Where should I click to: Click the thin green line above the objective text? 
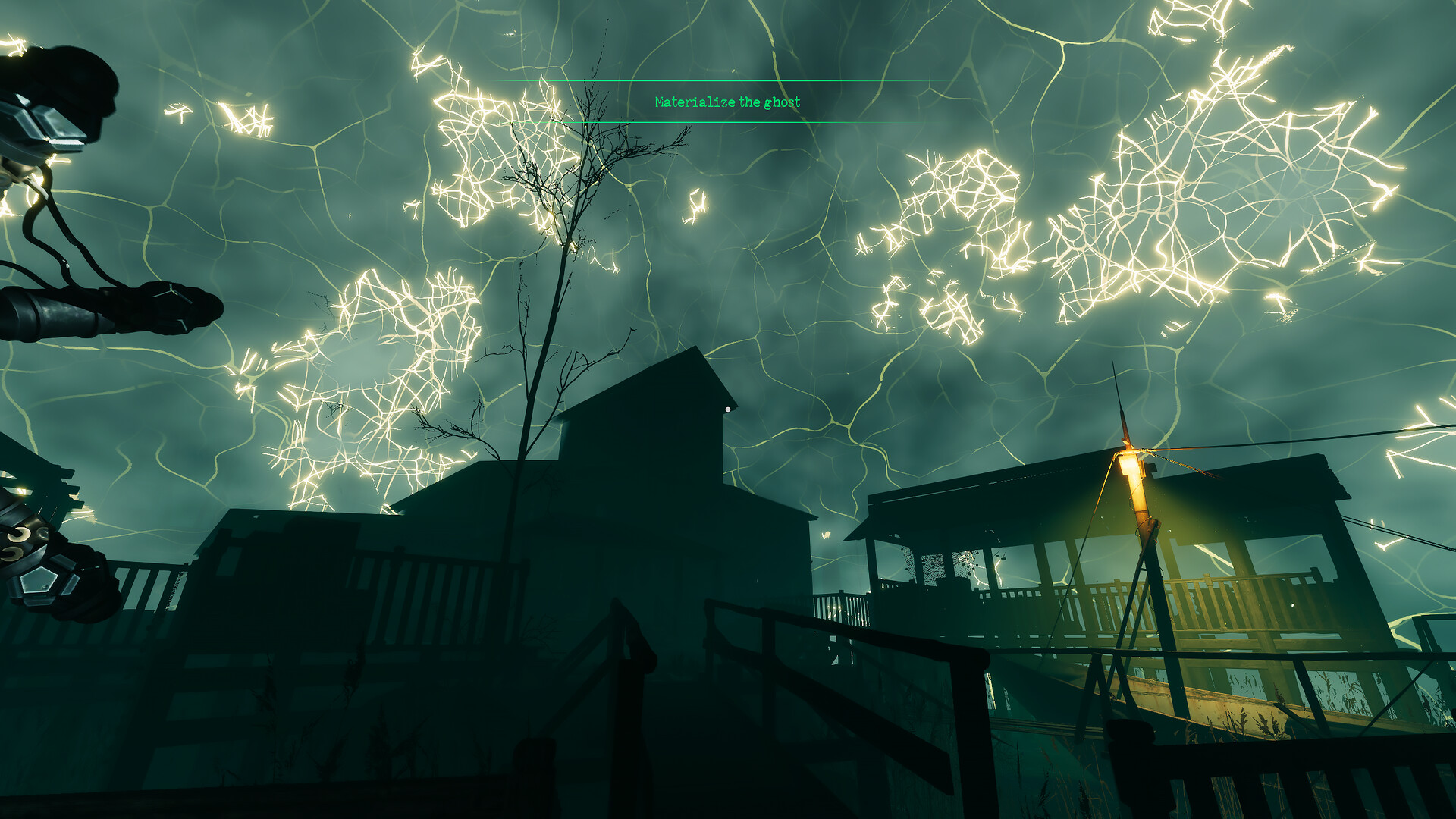[x=728, y=80]
